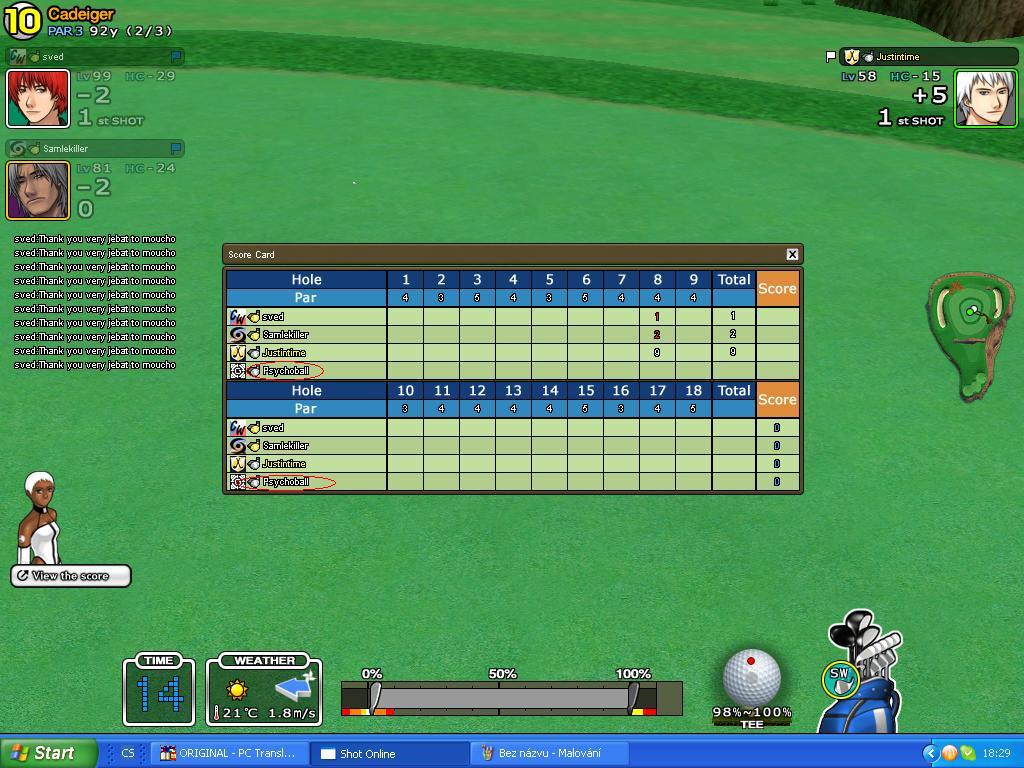Close the Score Card window
The height and width of the screenshot is (768, 1024).
[792, 254]
